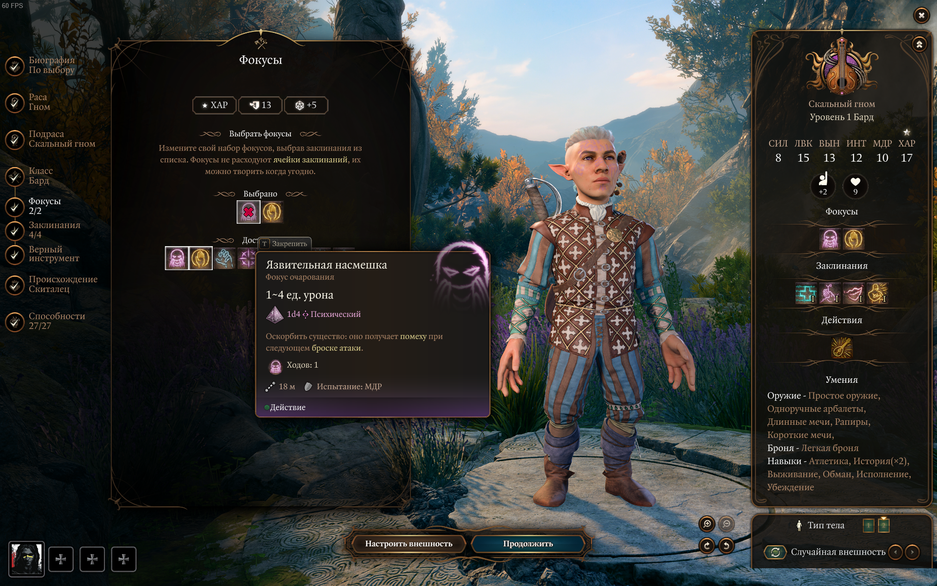The height and width of the screenshot is (586, 937).
Task: Remove the selected cantrip with red X
Action: [248, 212]
